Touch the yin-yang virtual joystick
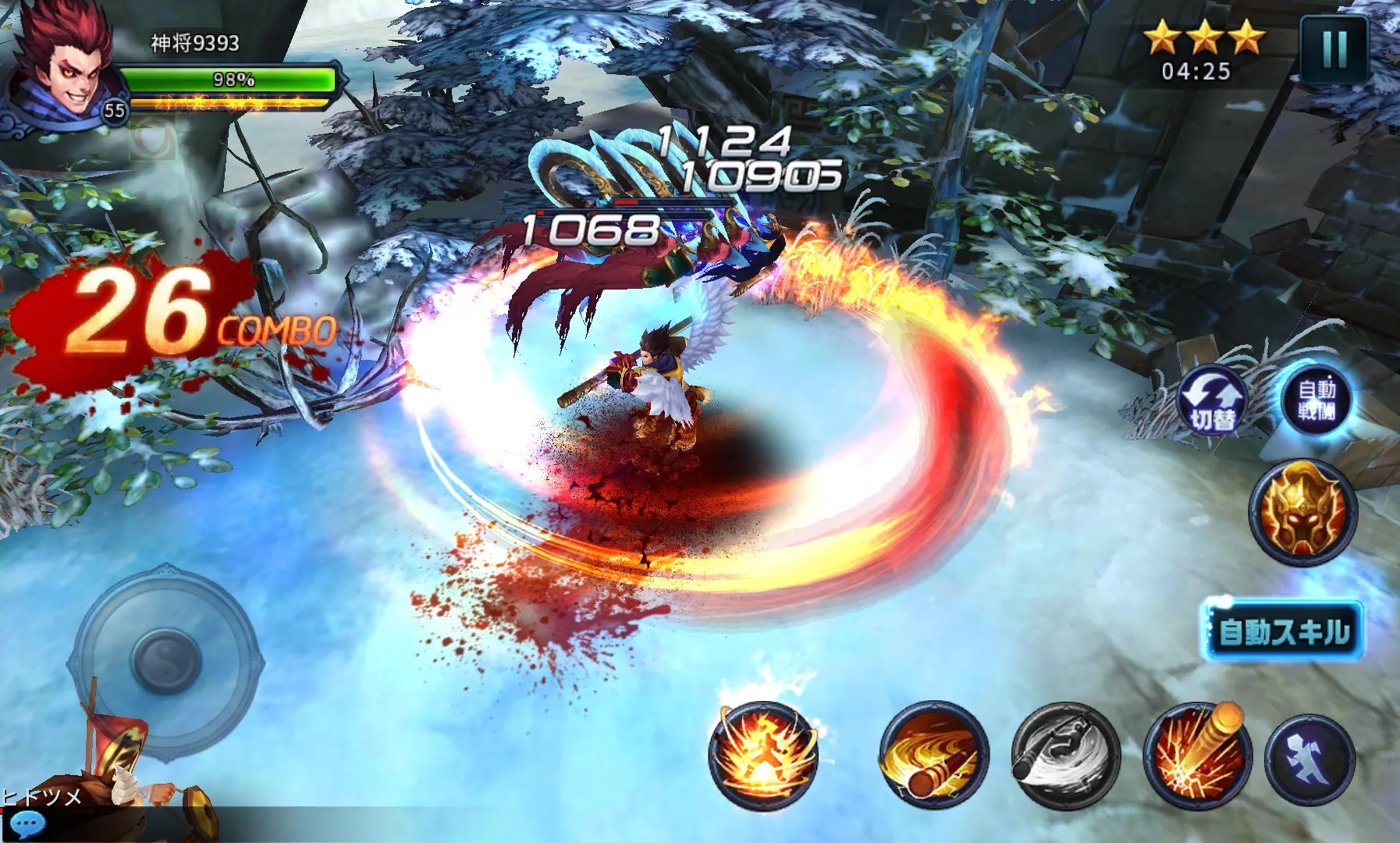 point(166,661)
